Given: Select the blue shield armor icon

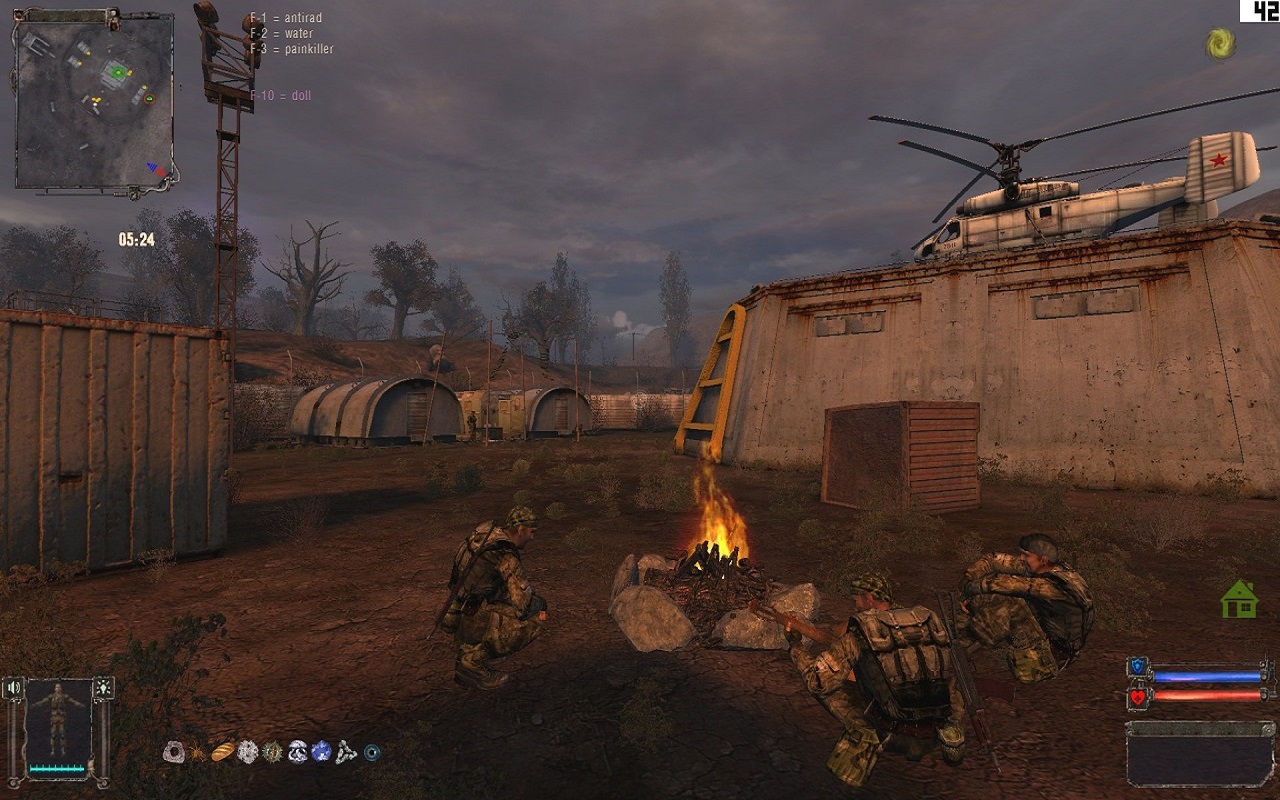Looking at the screenshot, I should click(x=1138, y=668).
